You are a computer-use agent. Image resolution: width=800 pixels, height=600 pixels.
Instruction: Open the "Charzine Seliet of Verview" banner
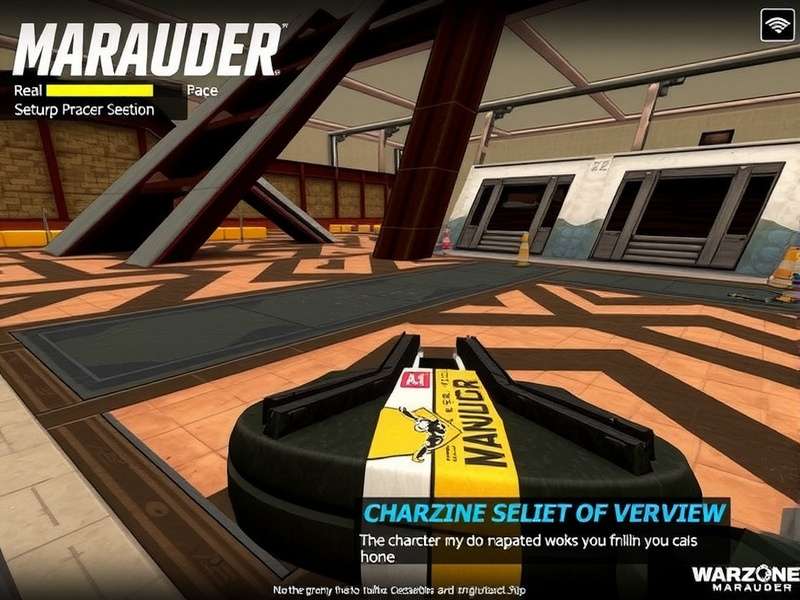click(544, 513)
